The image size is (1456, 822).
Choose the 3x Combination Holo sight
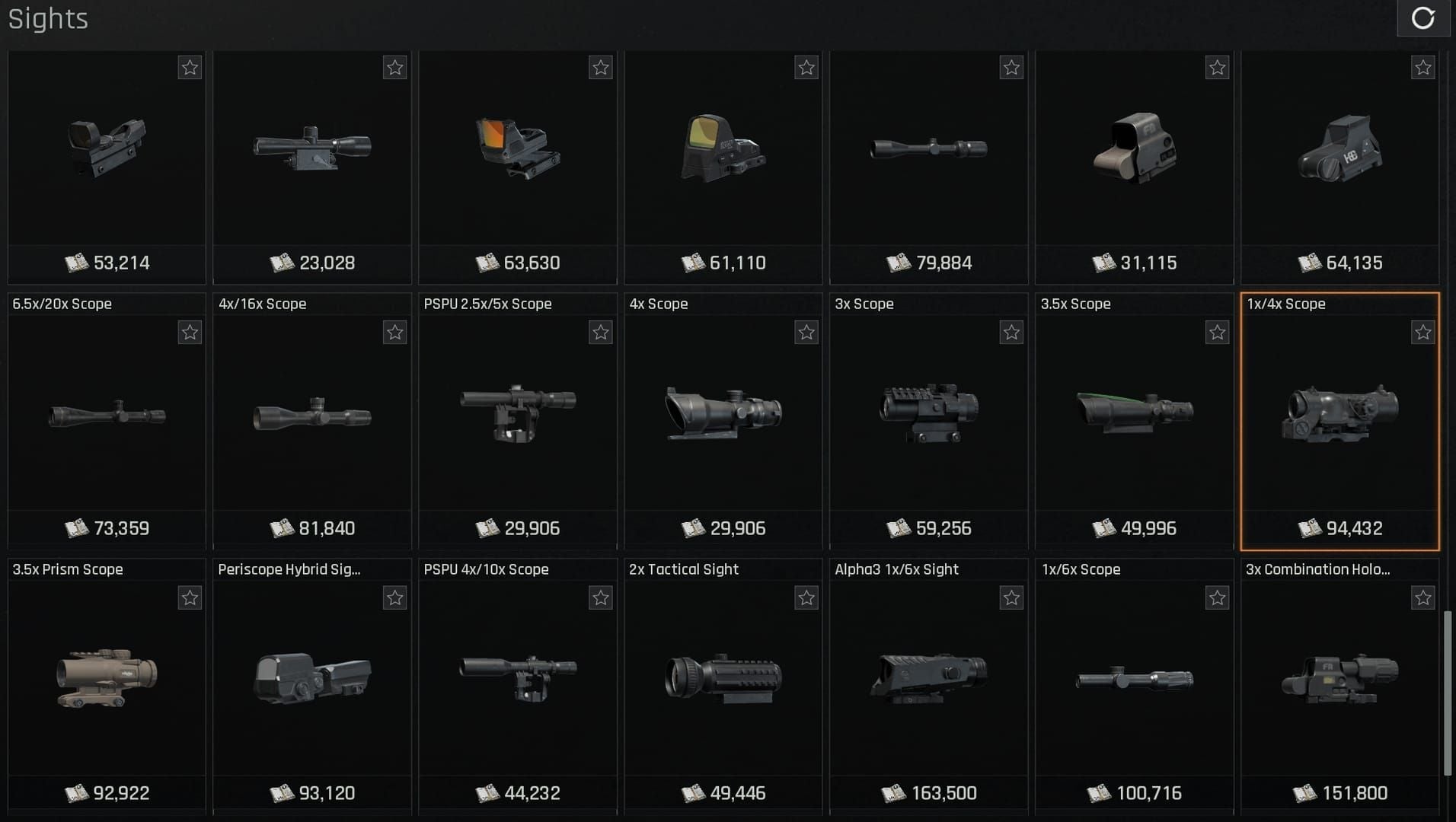point(1339,679)
